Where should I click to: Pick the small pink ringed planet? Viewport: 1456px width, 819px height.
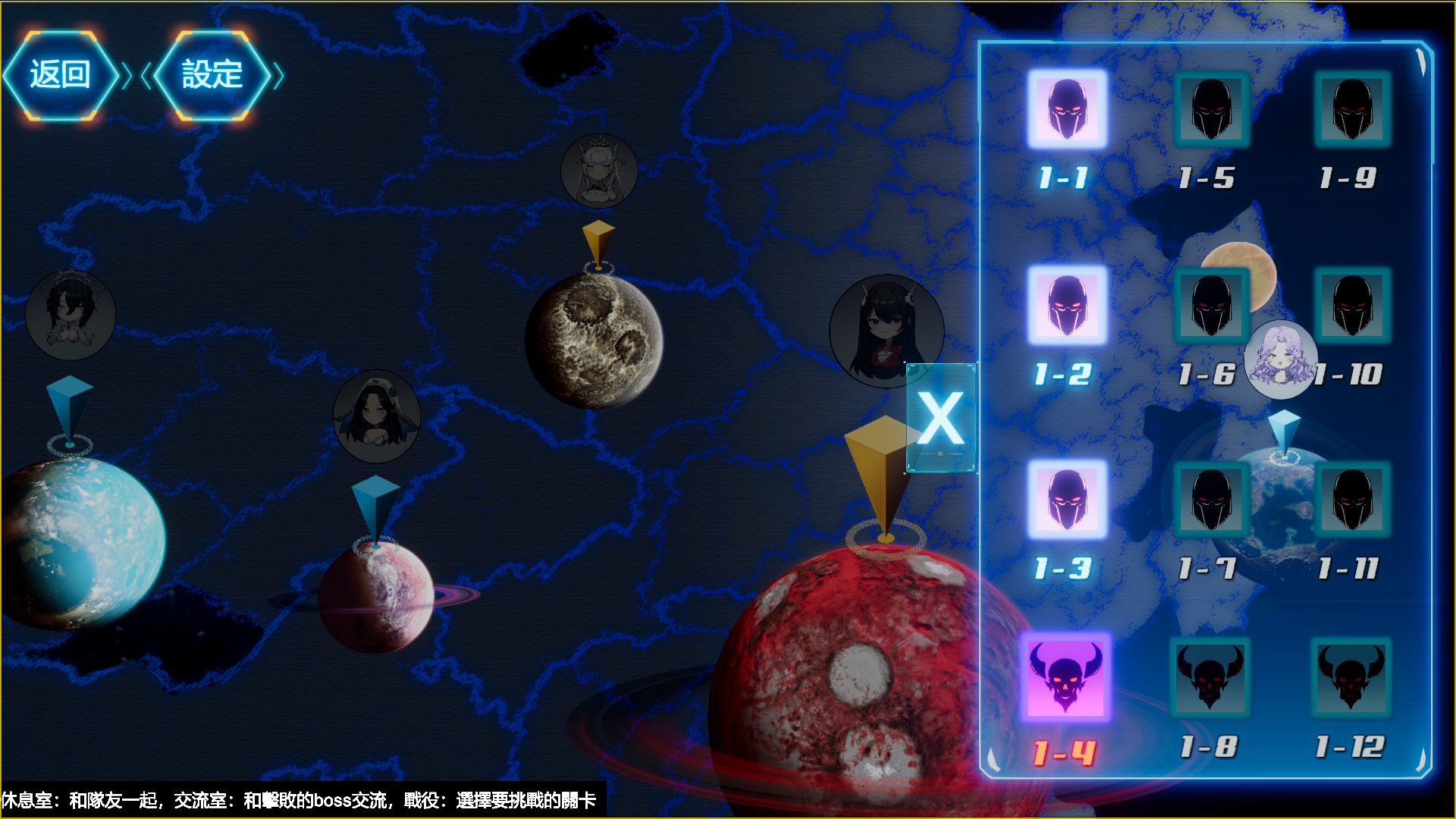click(x=375, y=596)
